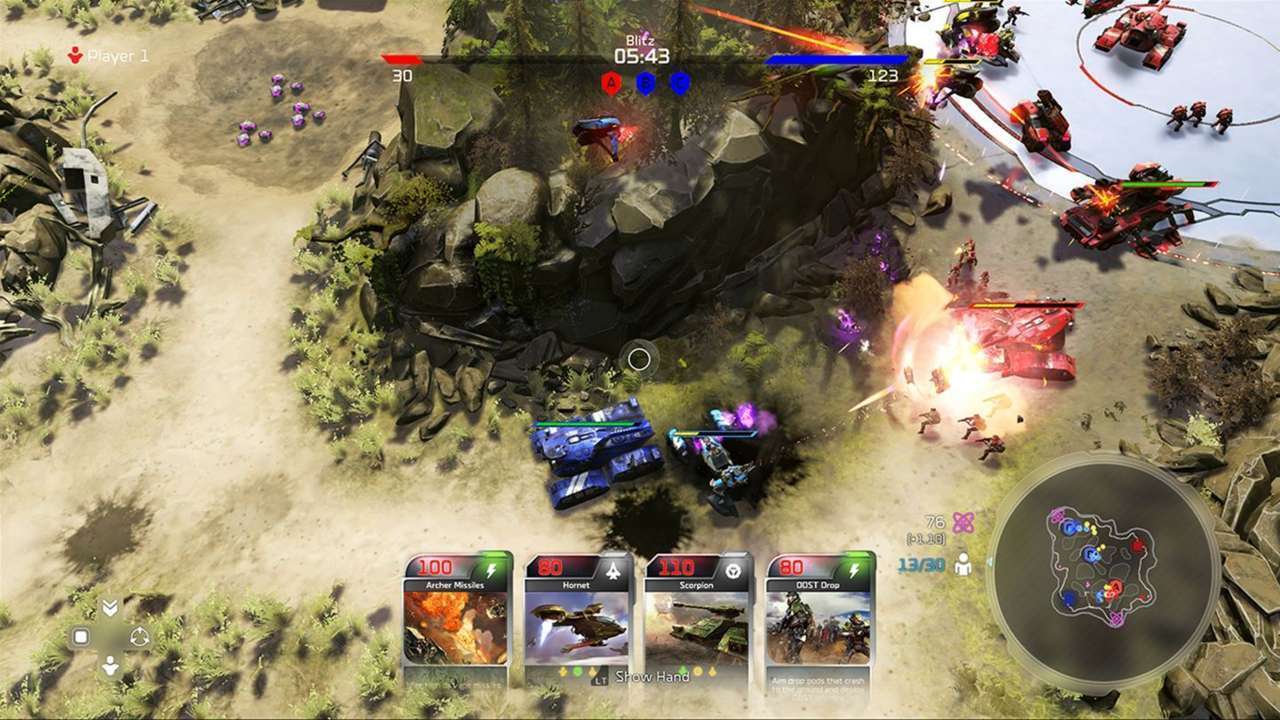This screenshot has height=720, width=1280.
Task: Select the Archer Missiles card
Action: point(457,618)
